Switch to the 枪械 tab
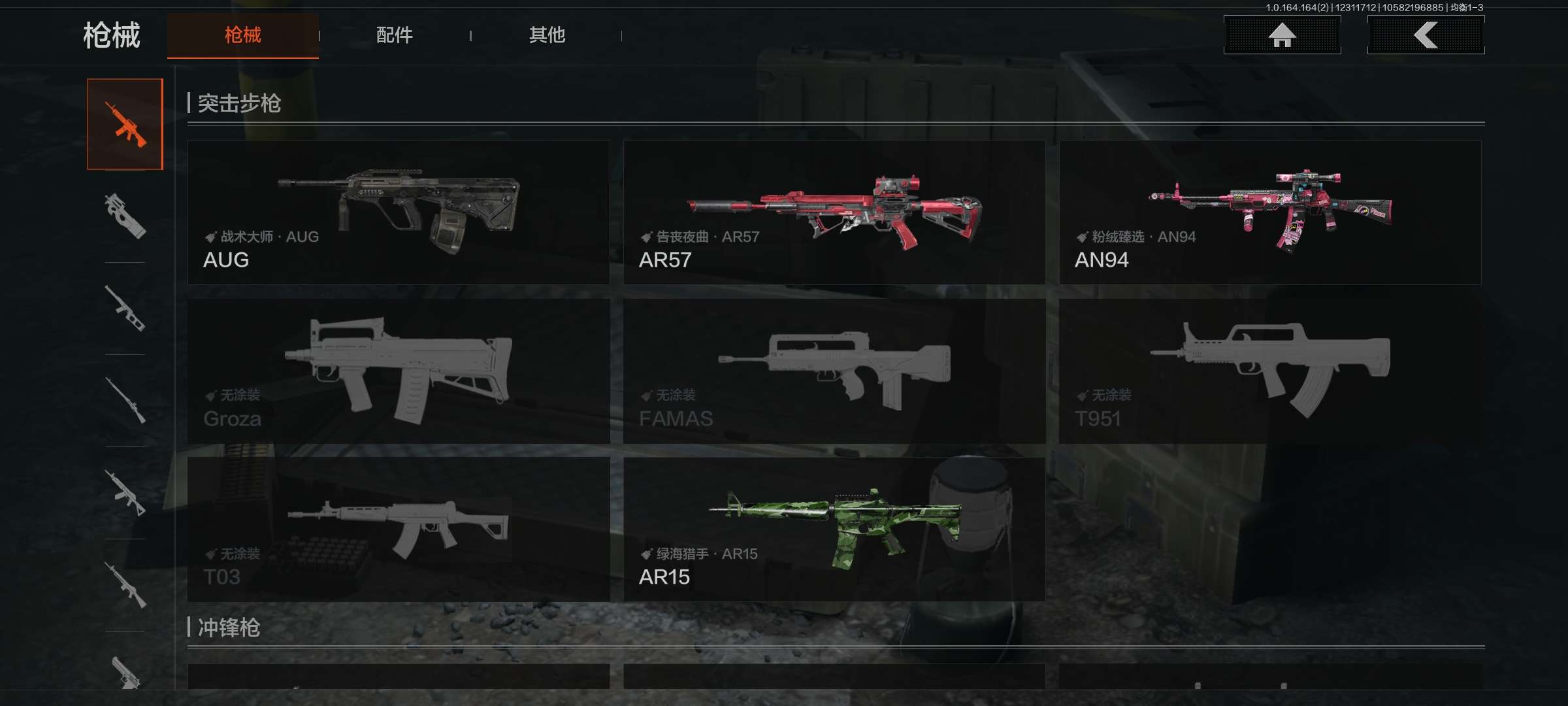The height and width of the screenshot is (706, 1568). [242, 35]
